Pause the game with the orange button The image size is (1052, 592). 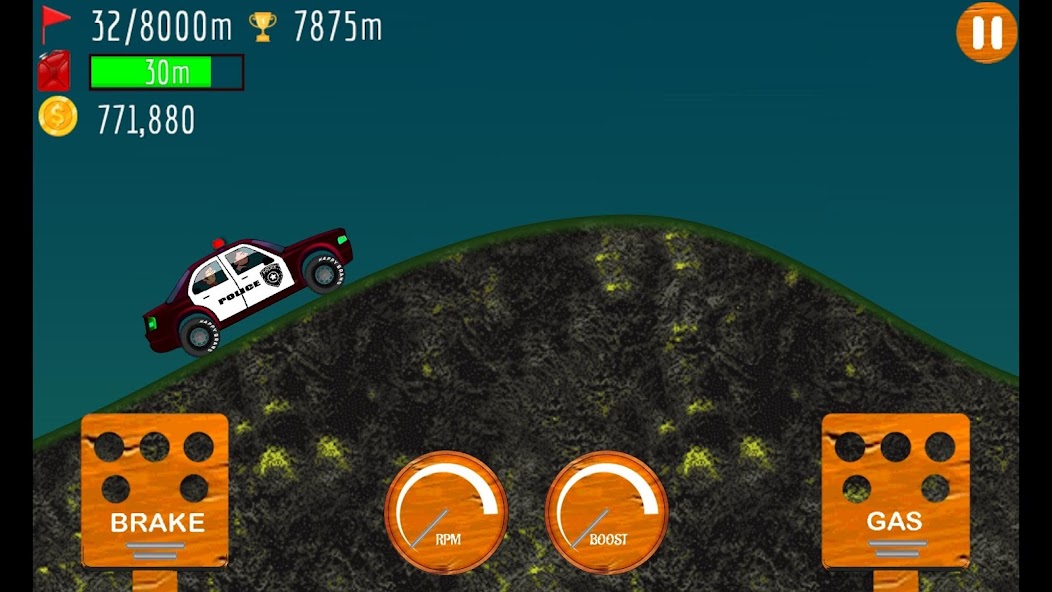pyautogui.click(x=986, y=33)
